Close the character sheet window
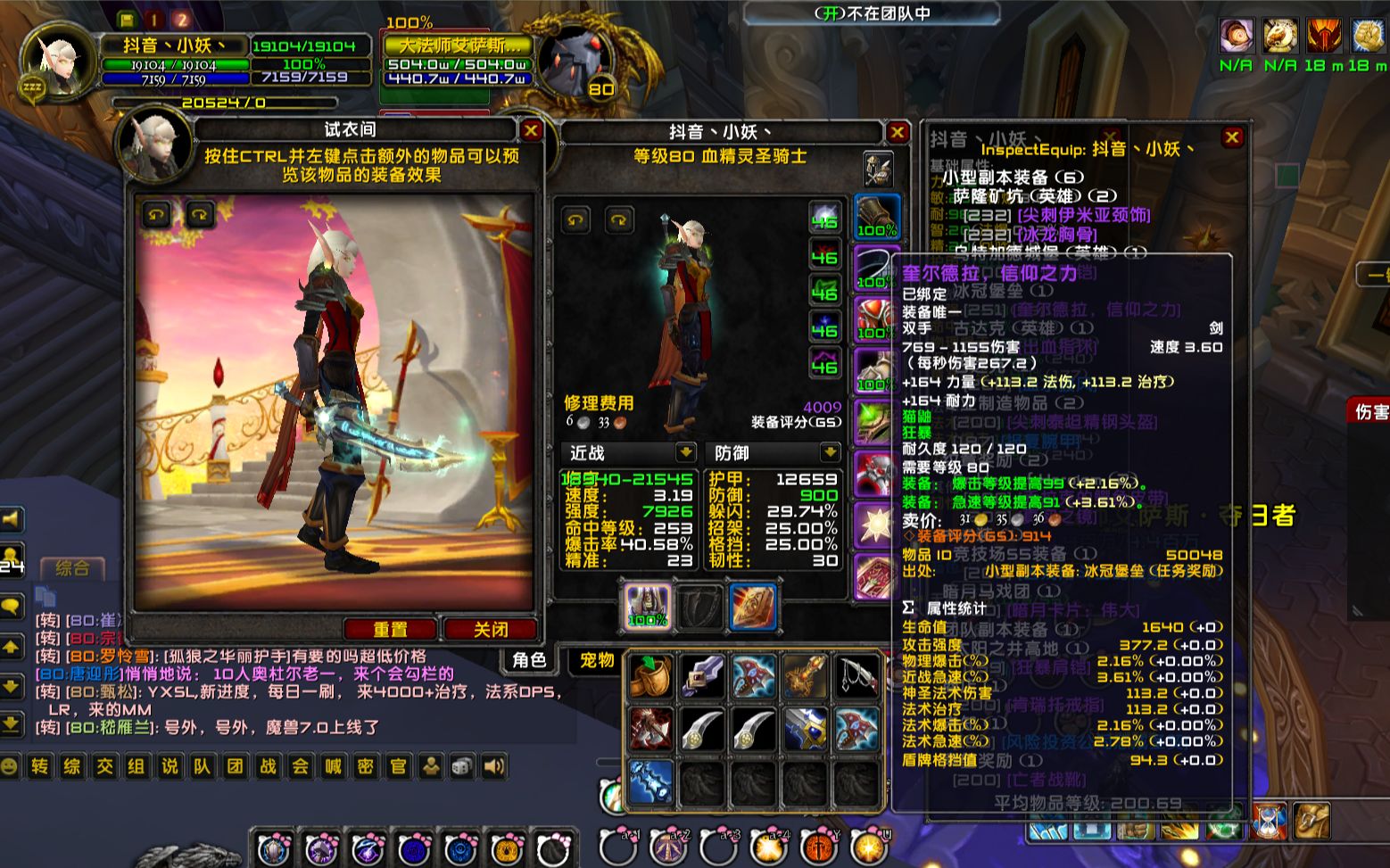 tap(897, 133)
